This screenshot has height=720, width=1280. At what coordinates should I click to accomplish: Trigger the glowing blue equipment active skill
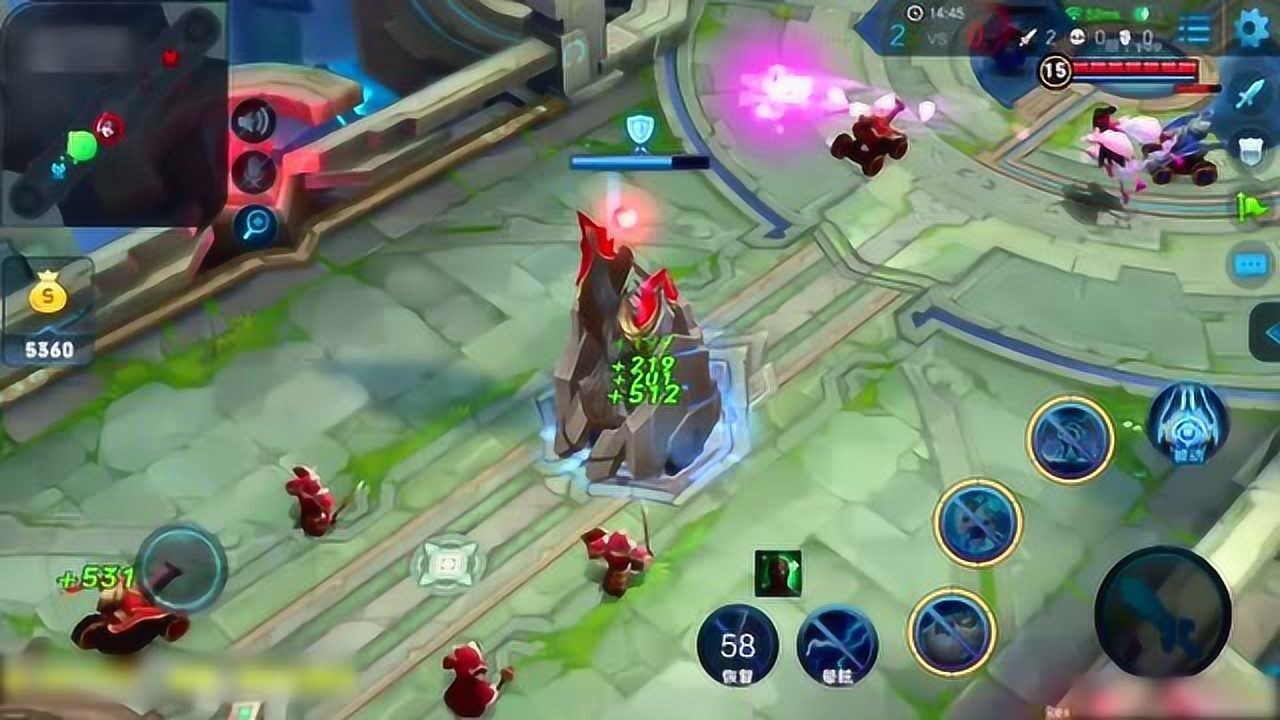(1187, 423)
